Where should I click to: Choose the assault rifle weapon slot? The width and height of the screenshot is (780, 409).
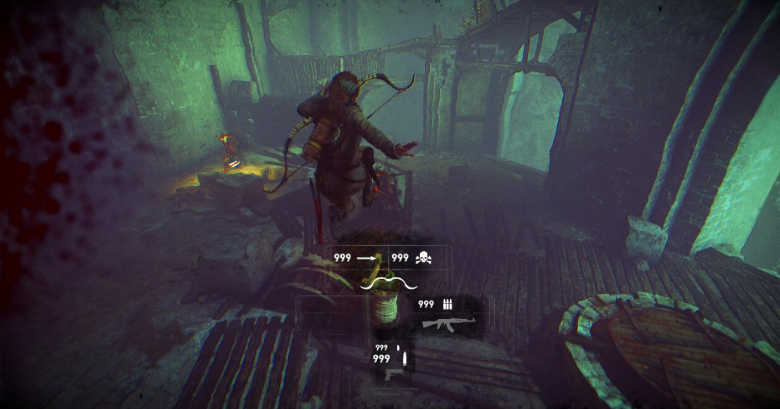(x=444, y=324)
